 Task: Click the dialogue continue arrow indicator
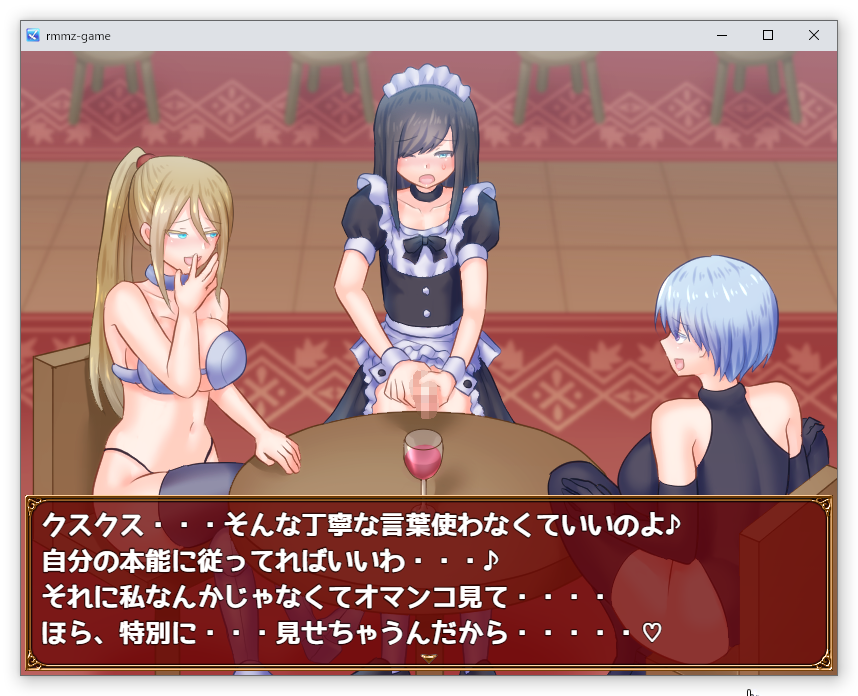click(x=429, y=658)
